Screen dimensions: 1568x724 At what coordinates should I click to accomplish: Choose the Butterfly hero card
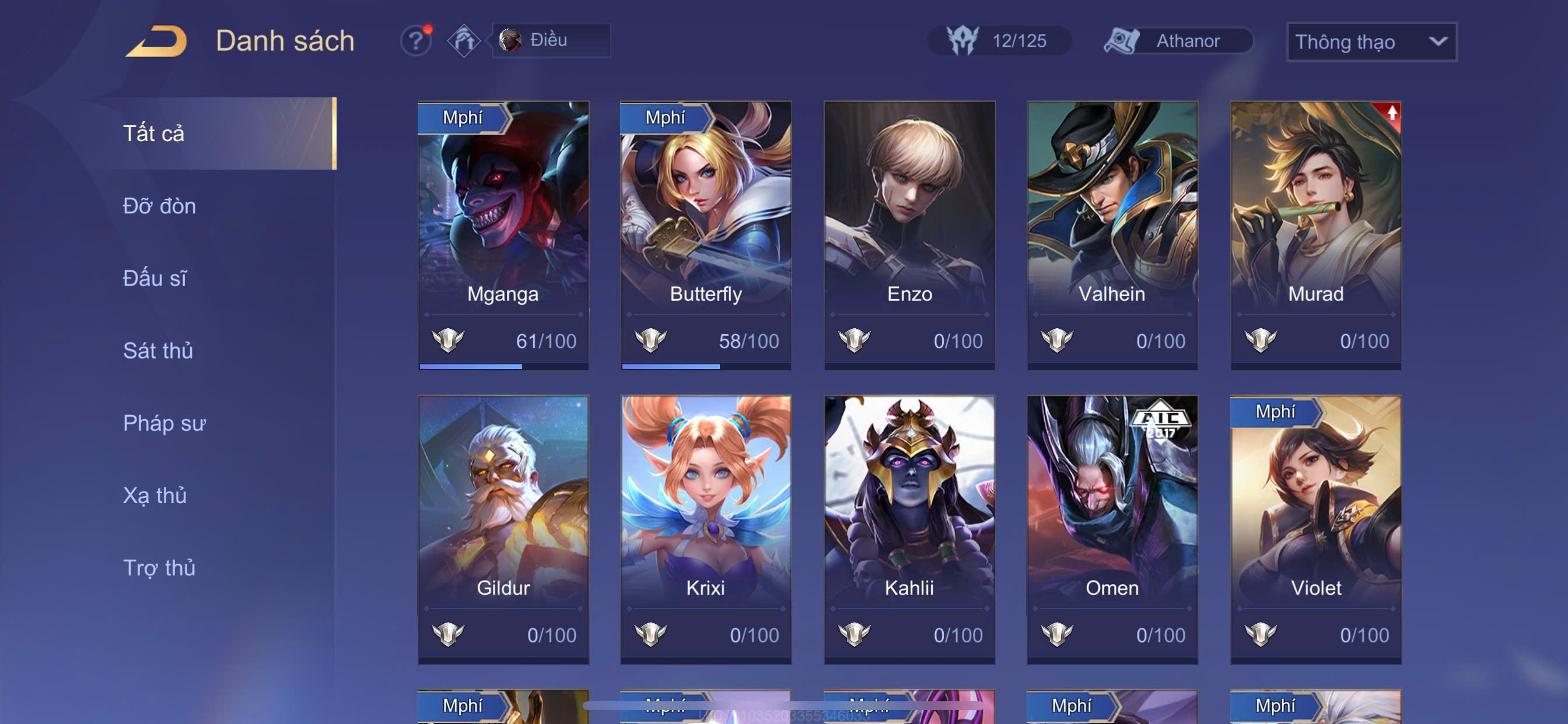(706, 235)
